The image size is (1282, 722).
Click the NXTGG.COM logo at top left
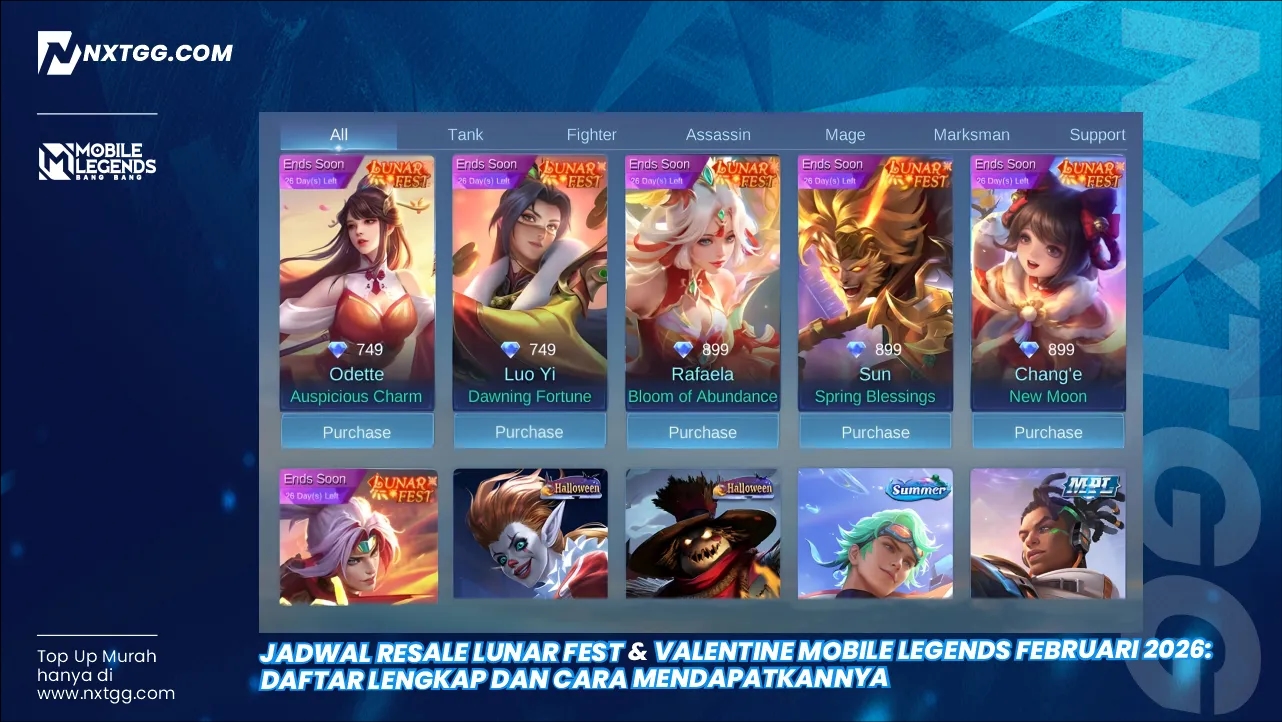tap(135, 52)
